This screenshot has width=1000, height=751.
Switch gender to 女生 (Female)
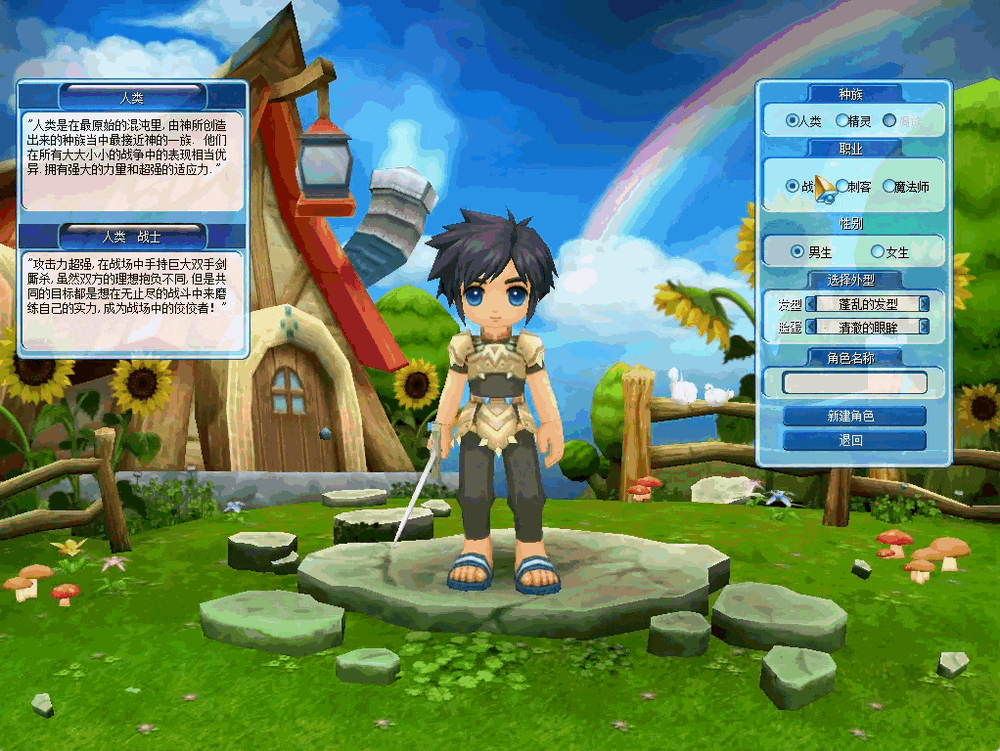click(x=878, y=251)
